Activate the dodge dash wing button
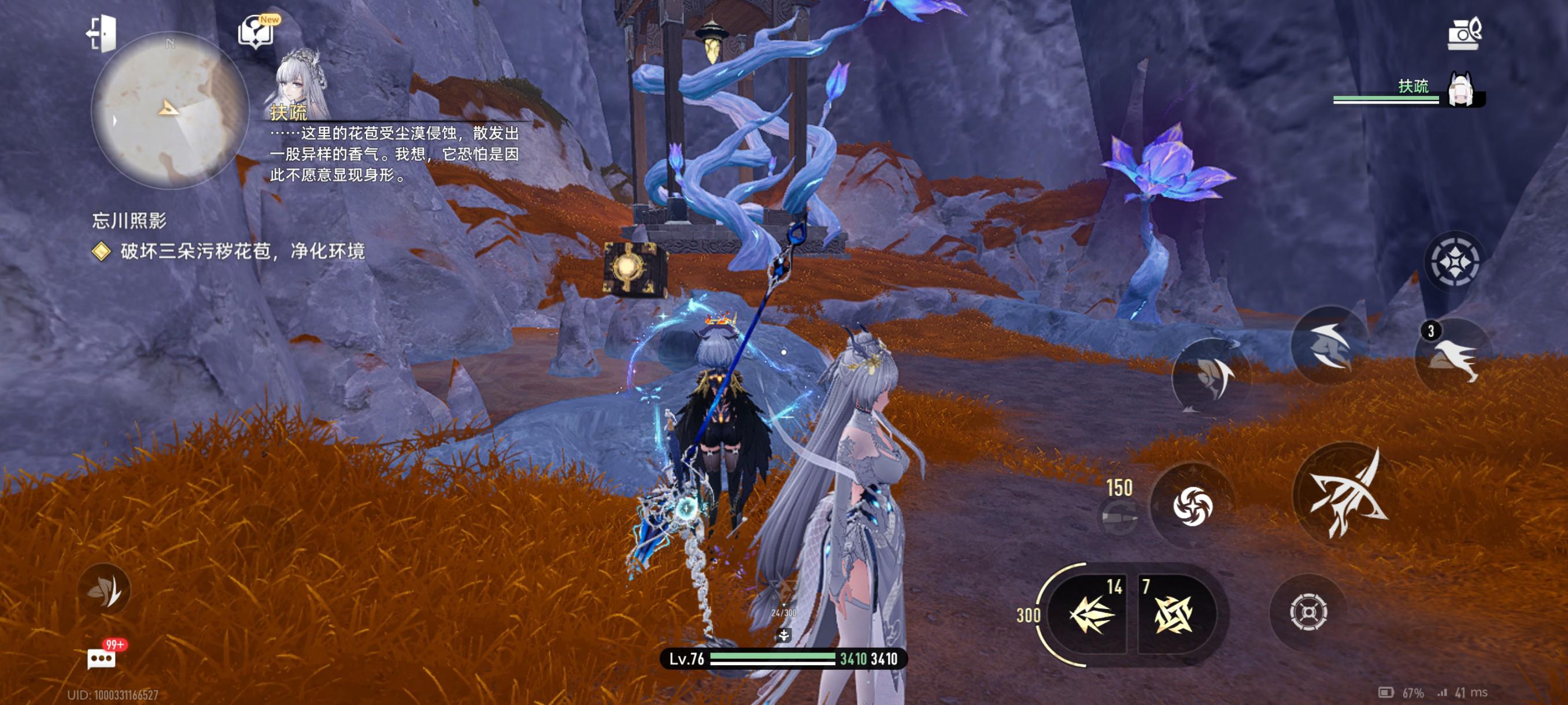1568x705 pixels. click(x=1330, y=346)
